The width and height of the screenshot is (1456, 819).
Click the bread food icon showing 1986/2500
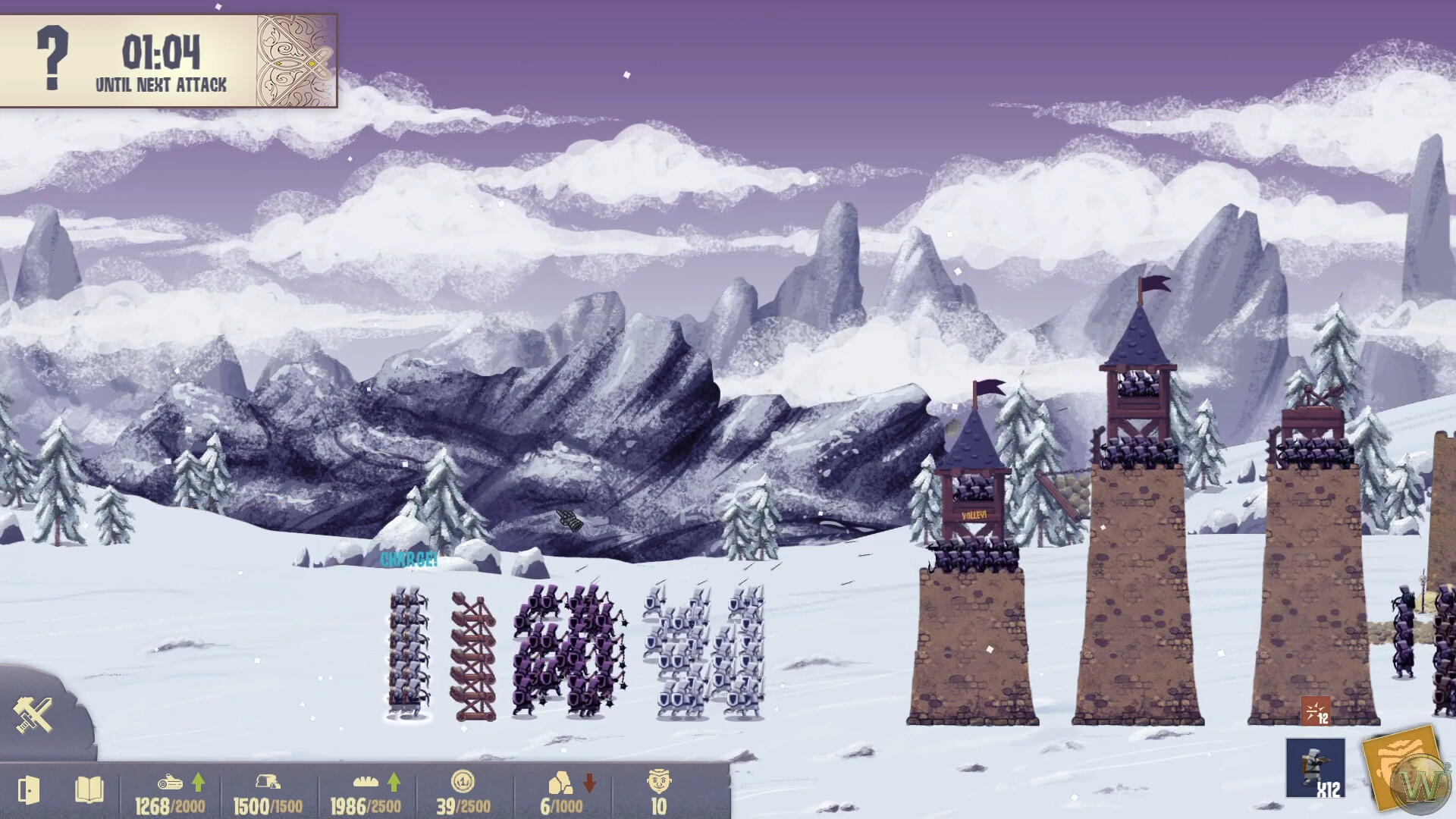click(x=366, y=781)
